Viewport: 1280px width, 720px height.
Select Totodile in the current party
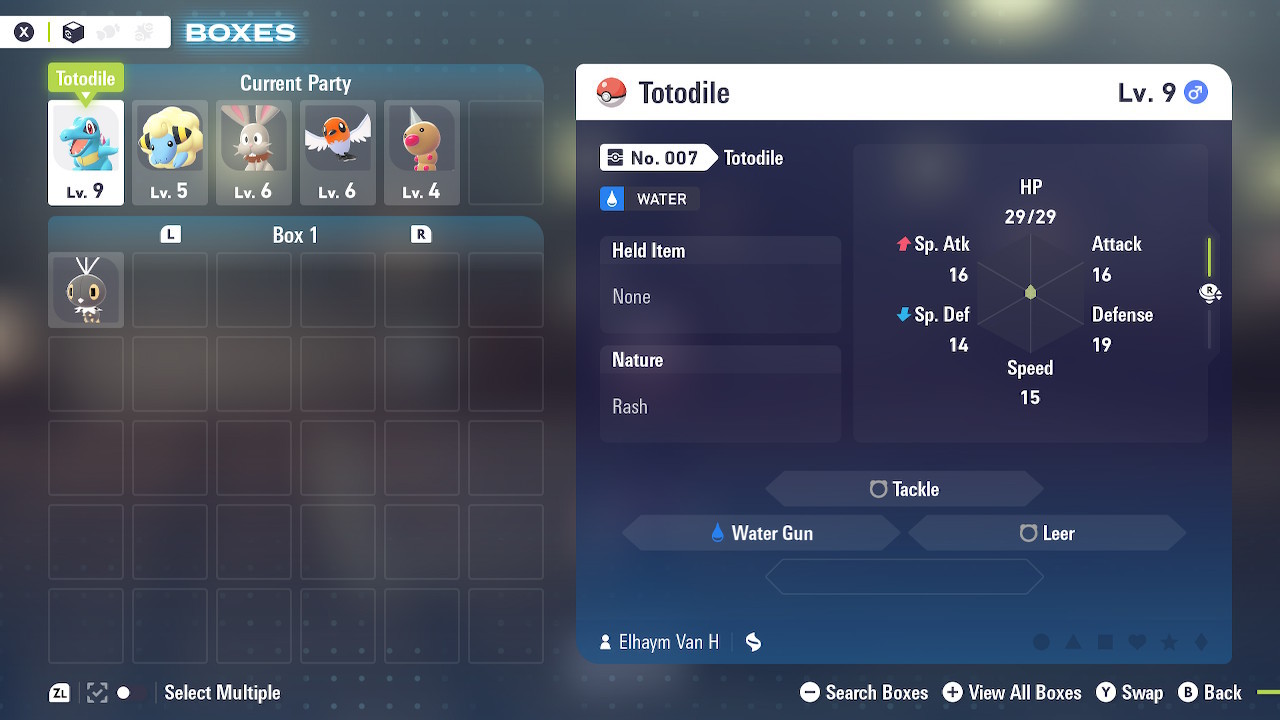point(86,152)
